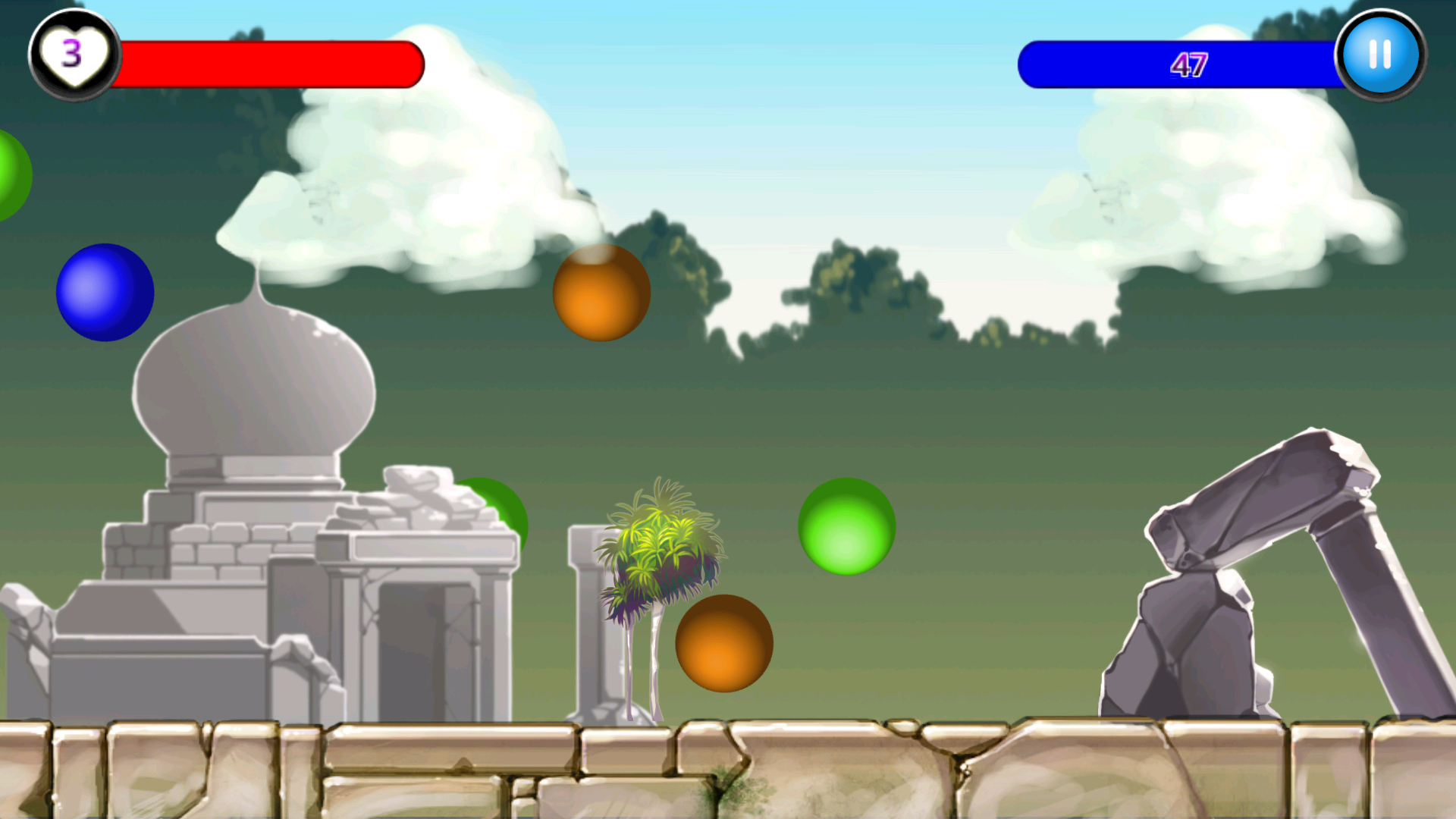Tap the pause button in top-right corner
This screenshot has height=819, width=1456.
(1379, 54)
